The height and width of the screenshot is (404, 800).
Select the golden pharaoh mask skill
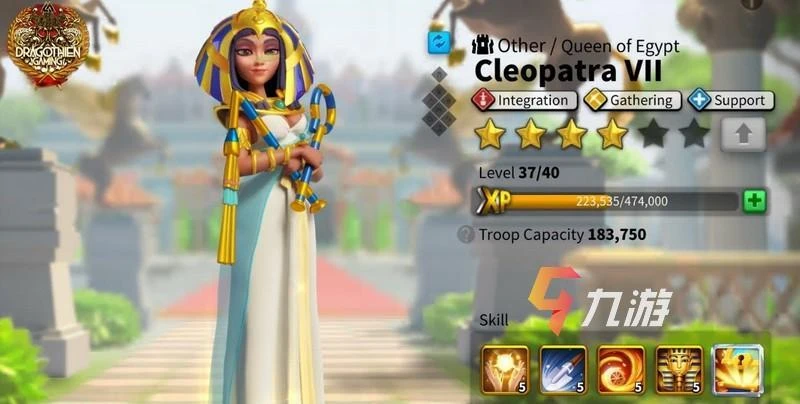pos(679,367)
